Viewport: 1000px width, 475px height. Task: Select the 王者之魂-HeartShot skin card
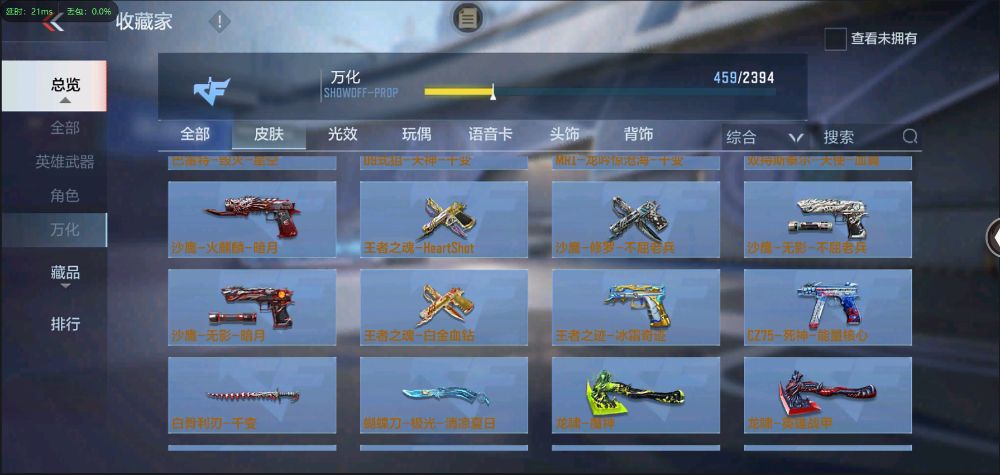[x=444, y=218]
